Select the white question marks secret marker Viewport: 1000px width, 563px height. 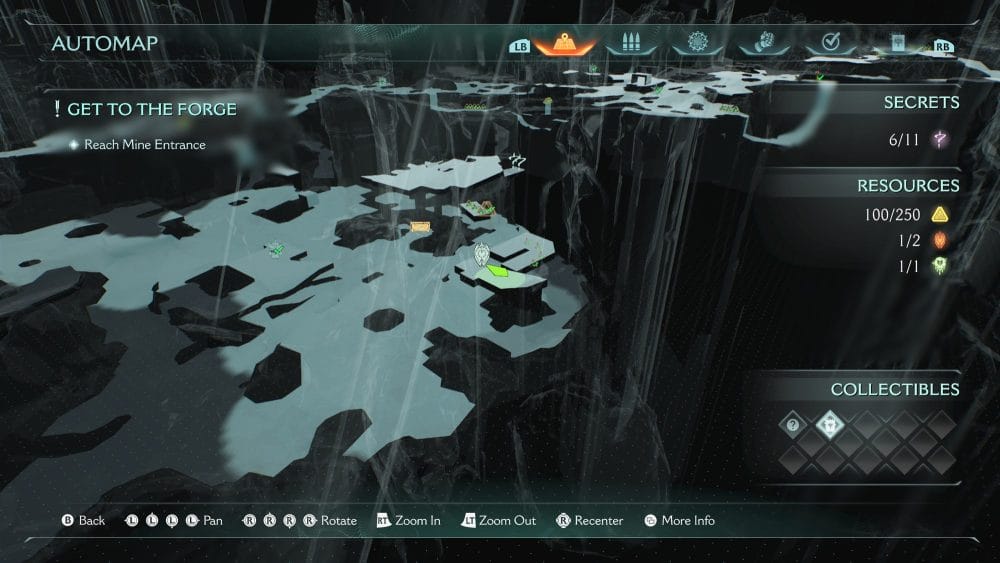[x=517, y=159]
